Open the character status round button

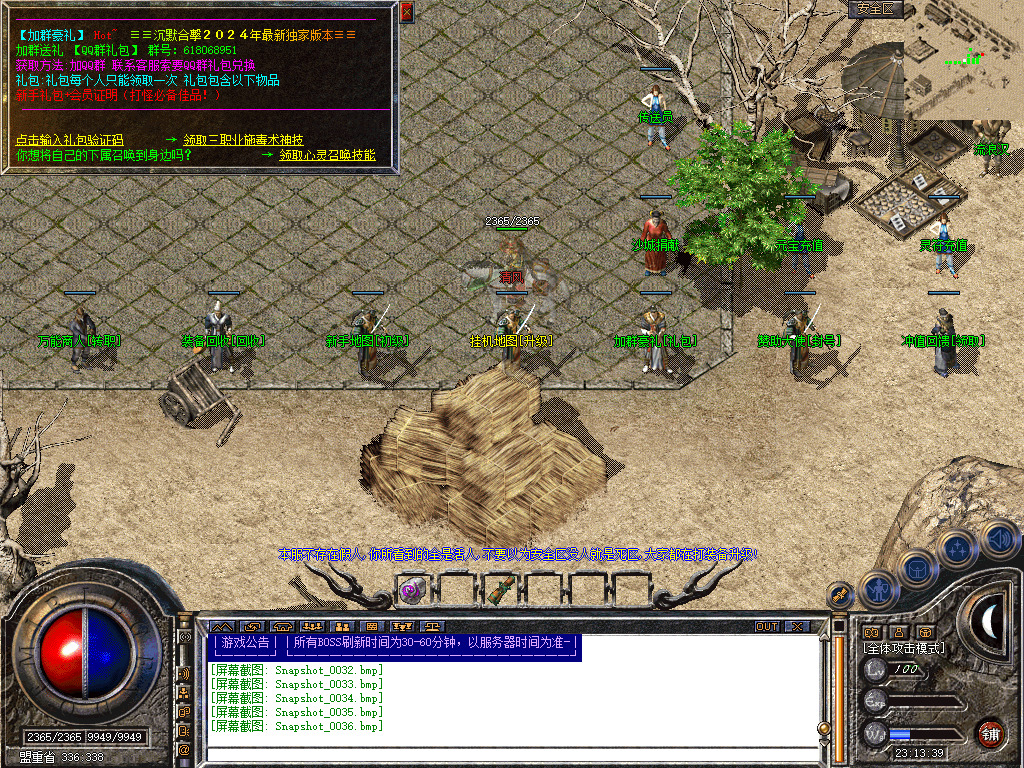[x=878, y=591]
